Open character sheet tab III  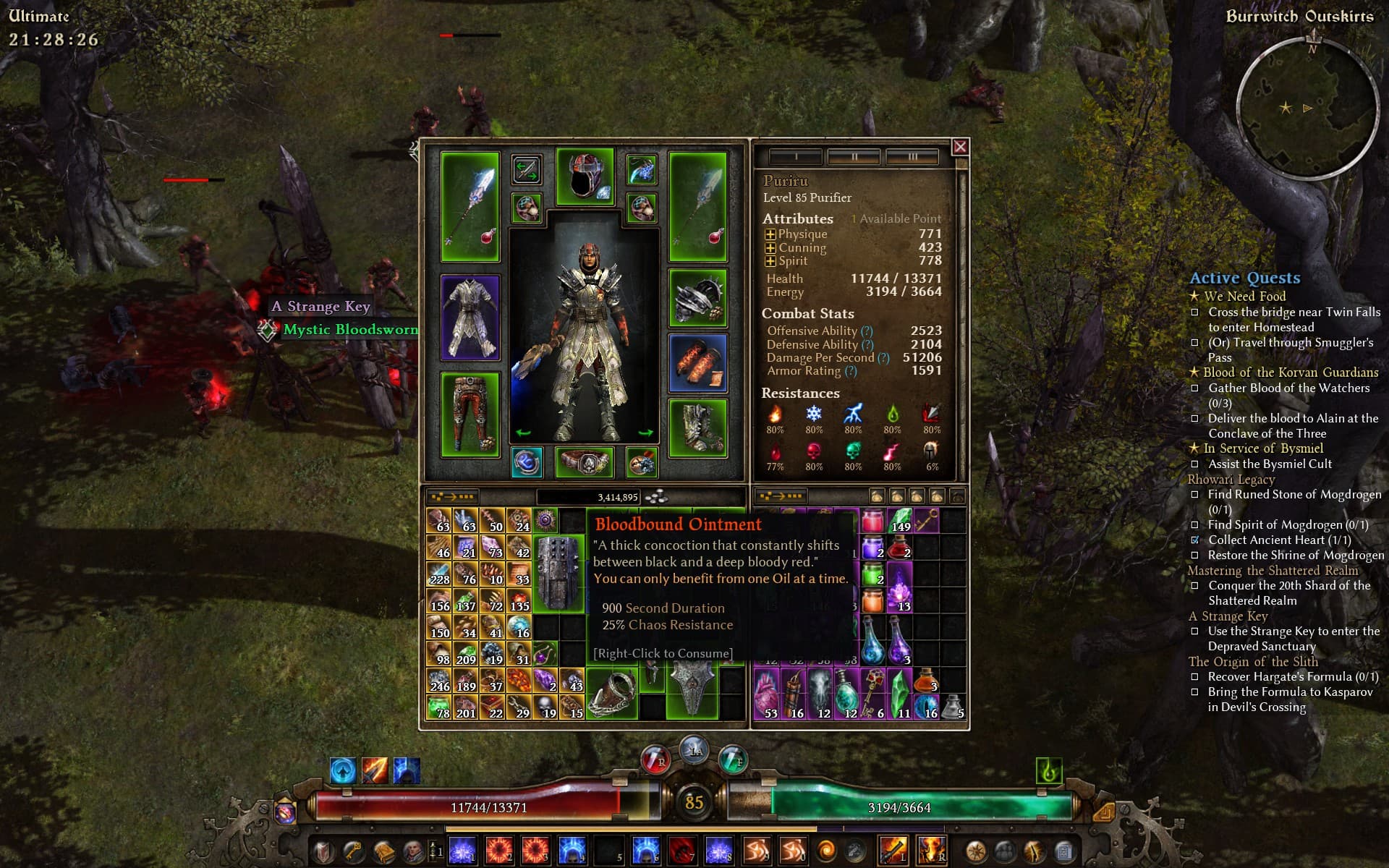pos(912,156)
